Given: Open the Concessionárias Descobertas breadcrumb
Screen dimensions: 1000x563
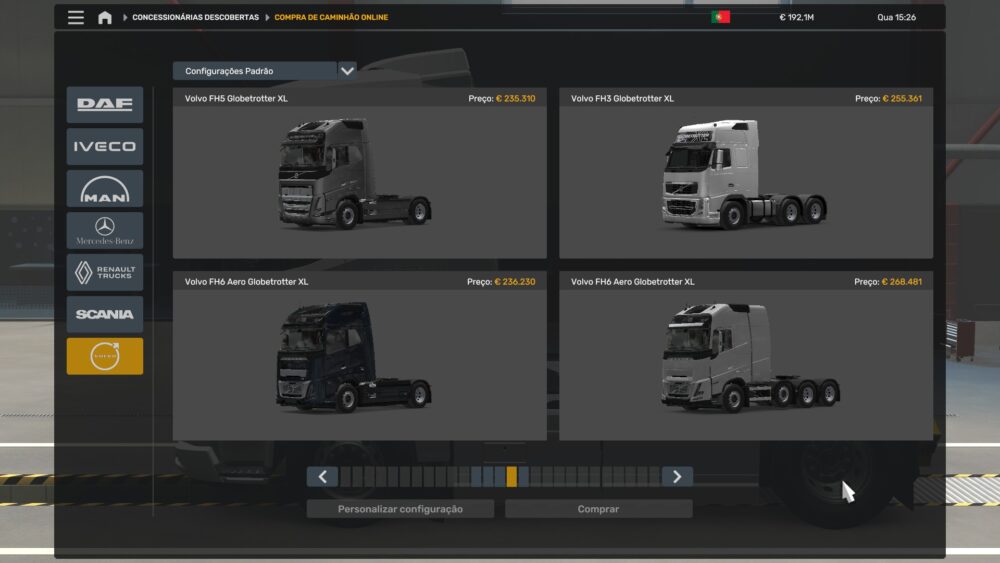Looking at the screenshot, I should click(x=195, y=17).
